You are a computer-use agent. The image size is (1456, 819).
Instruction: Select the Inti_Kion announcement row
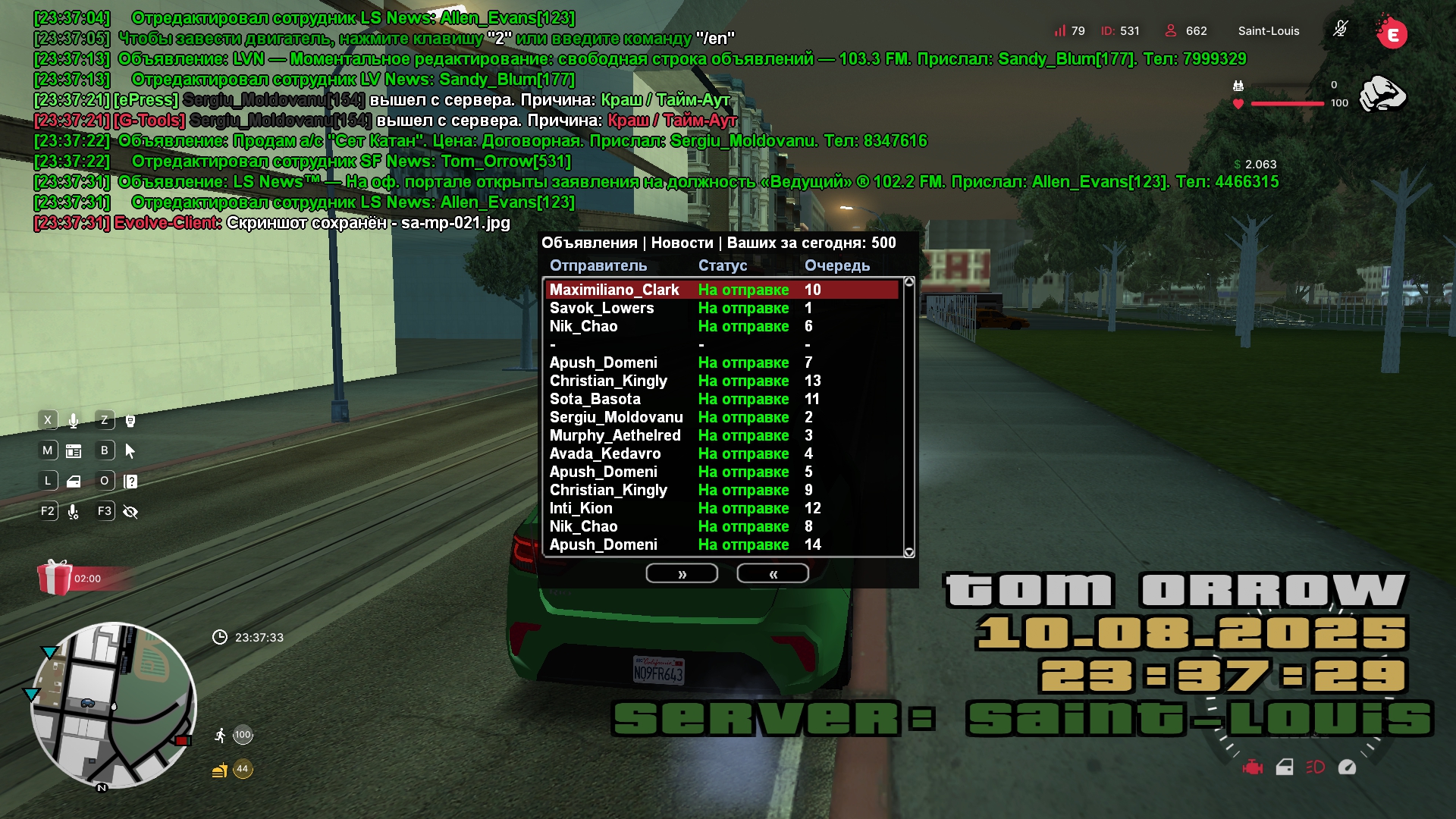tap(720, 508)
